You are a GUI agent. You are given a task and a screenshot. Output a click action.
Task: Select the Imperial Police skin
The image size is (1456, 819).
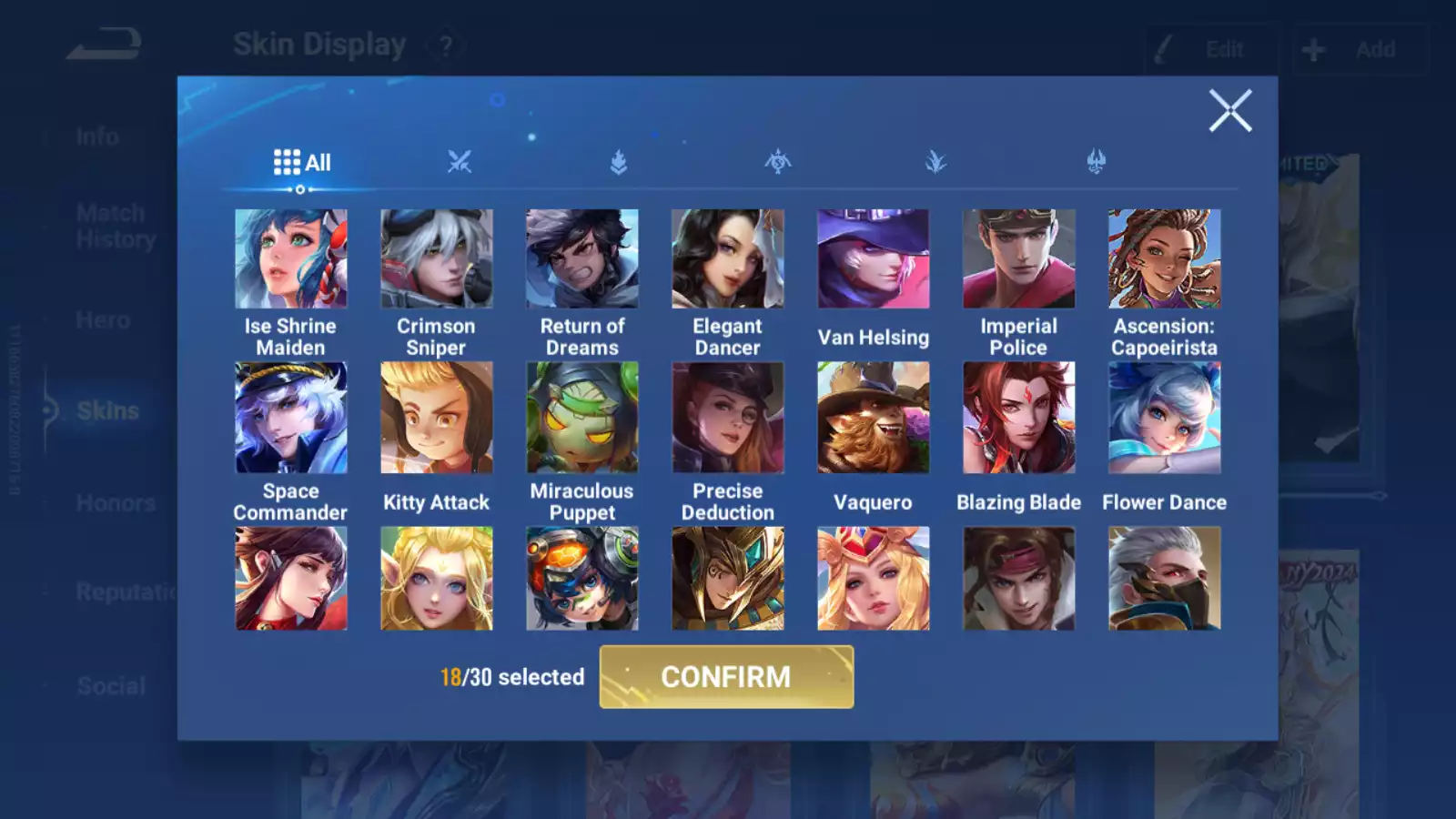(x=1019, y=259)
